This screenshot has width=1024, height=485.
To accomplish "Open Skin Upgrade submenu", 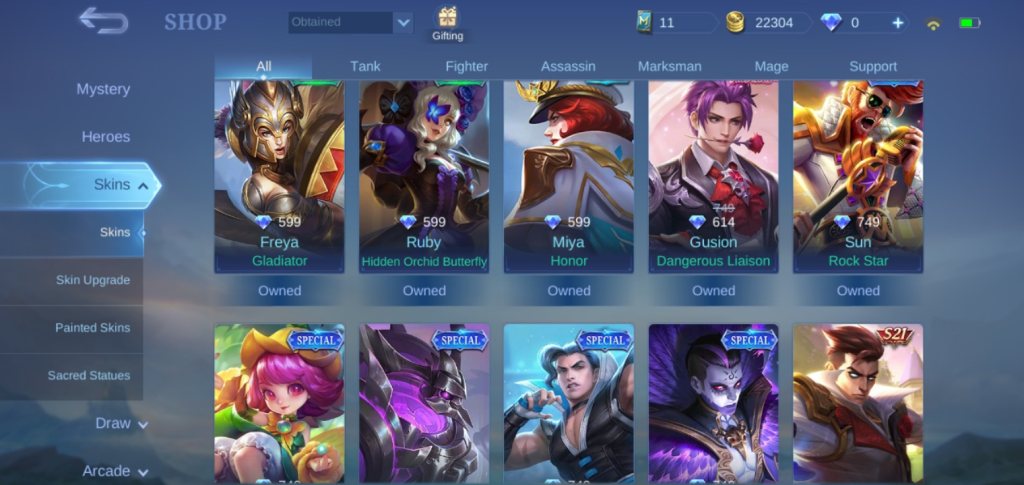I will (x=92, y=280).
